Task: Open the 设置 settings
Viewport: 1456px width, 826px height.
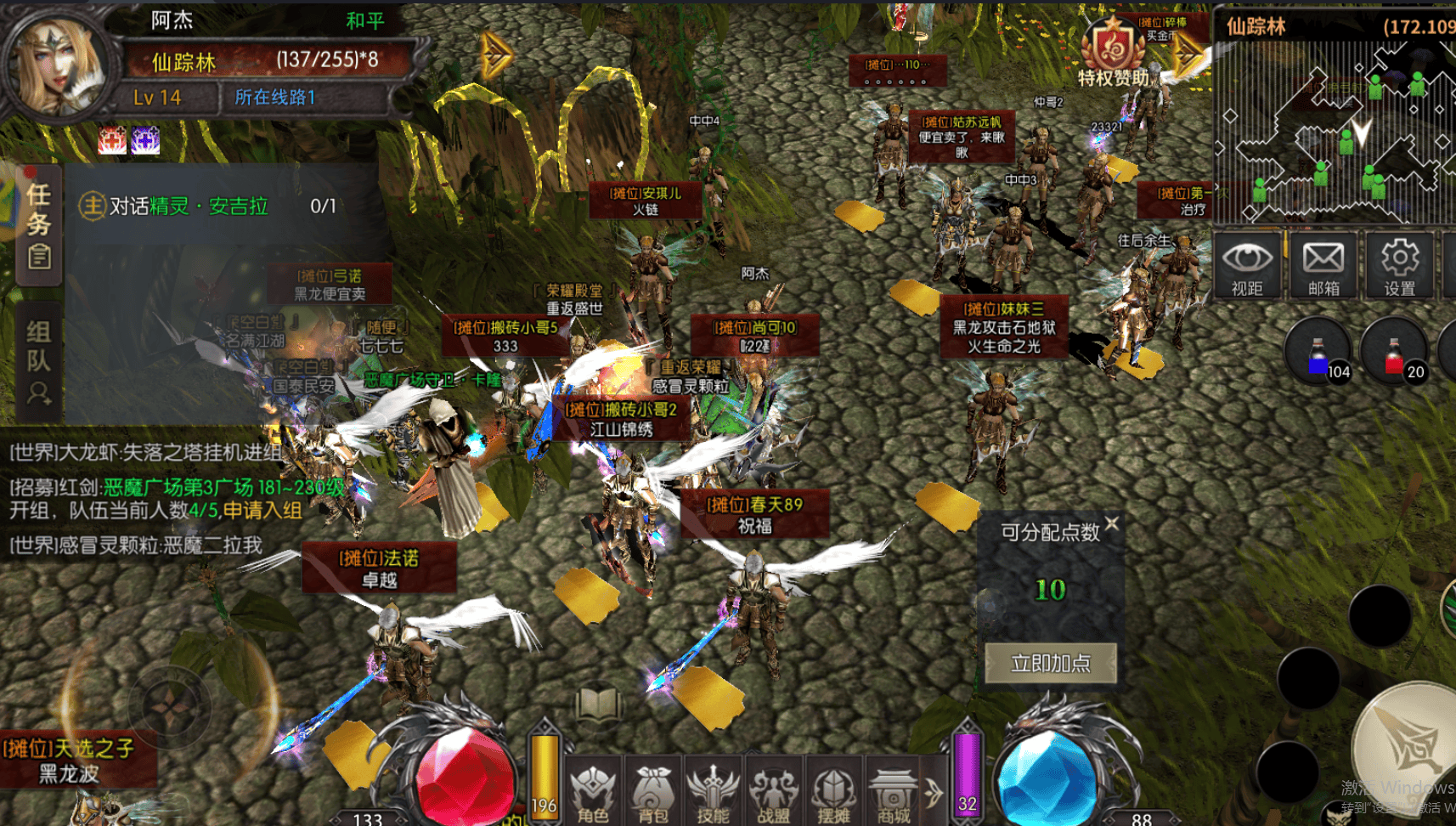Action: (x=1399, y=266)
